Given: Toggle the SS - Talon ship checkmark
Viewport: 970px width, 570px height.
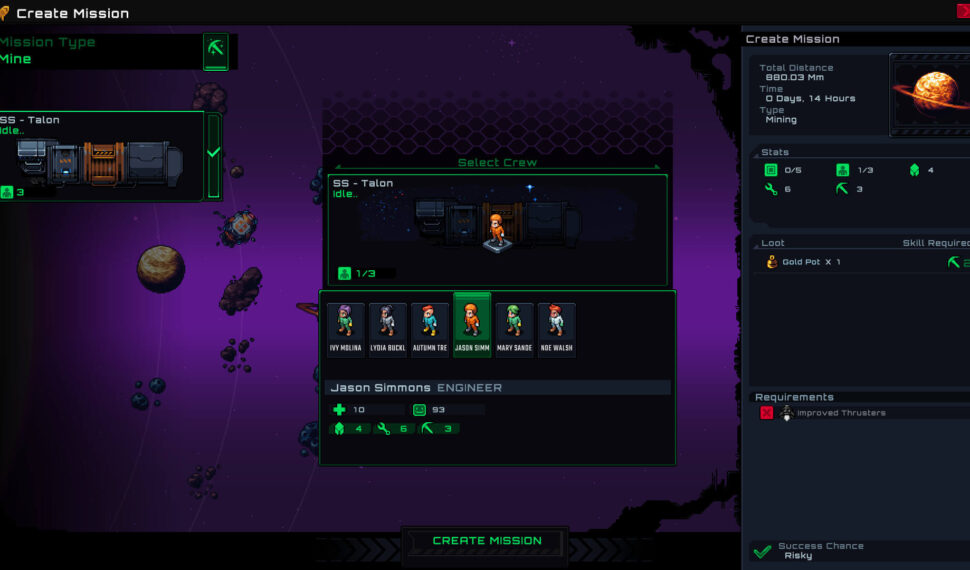Looking at the screenshot, I should click(213, 154).
